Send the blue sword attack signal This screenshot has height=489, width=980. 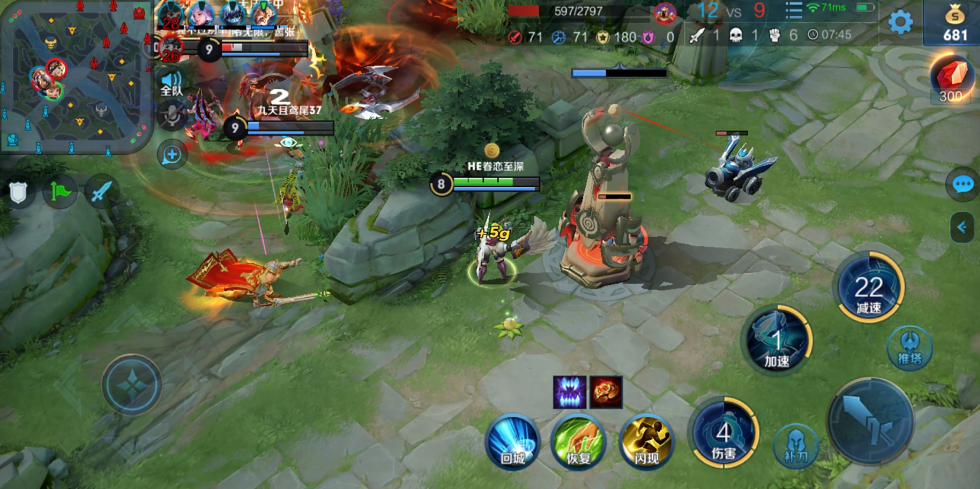102,191
